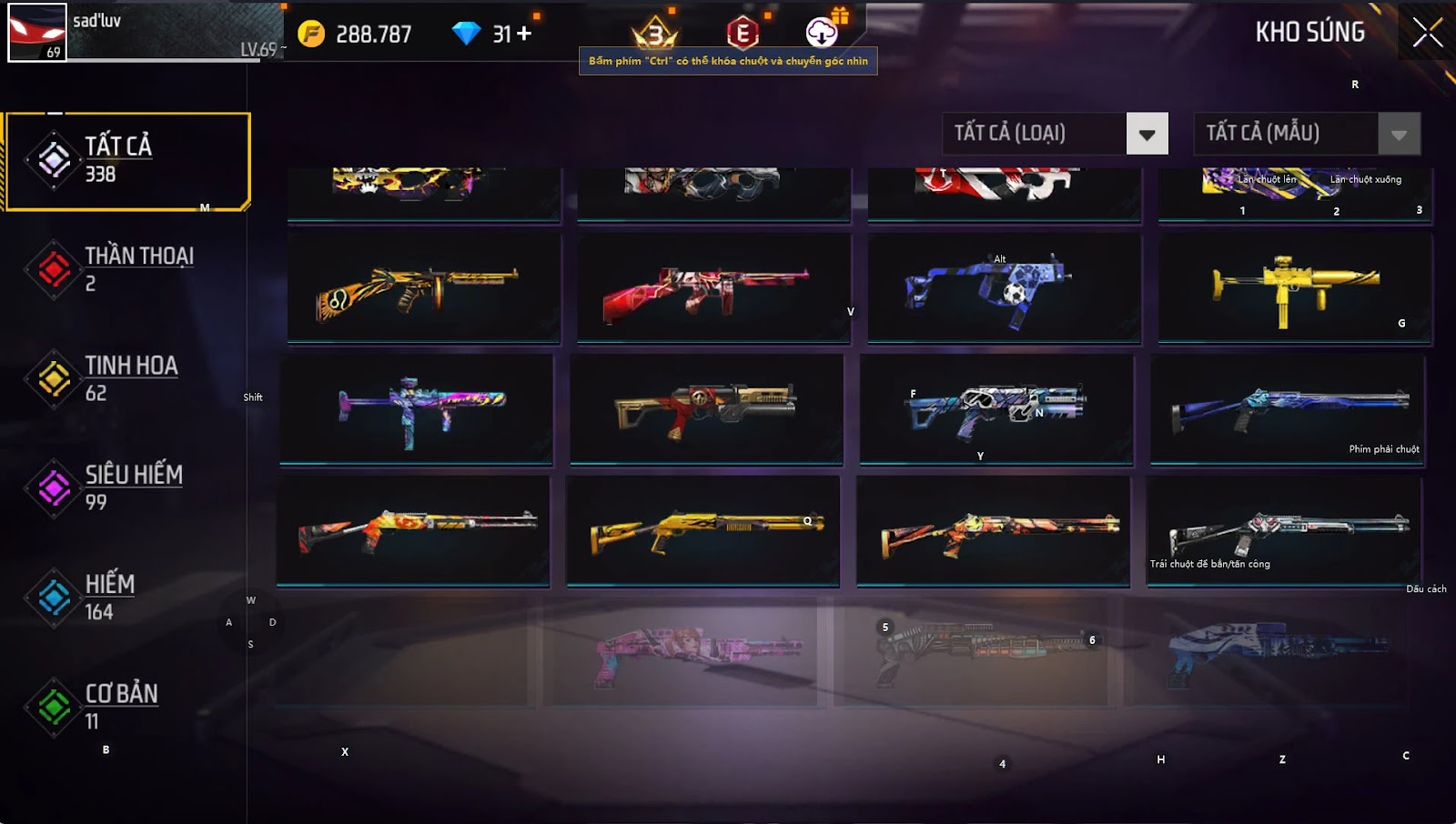Open the Tất Cả (Loại) dropdown
This screenshot has height=824, width=1456.
1147,135
